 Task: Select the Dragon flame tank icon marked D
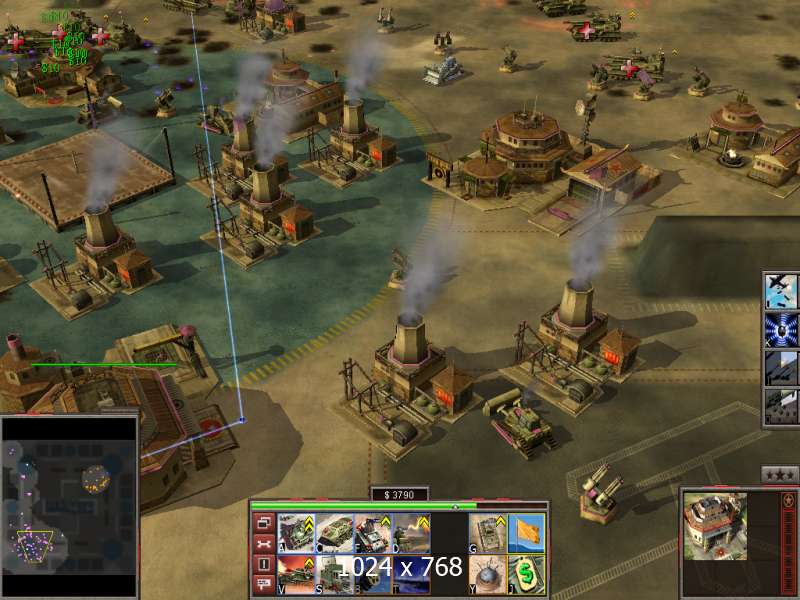point(412,533)
